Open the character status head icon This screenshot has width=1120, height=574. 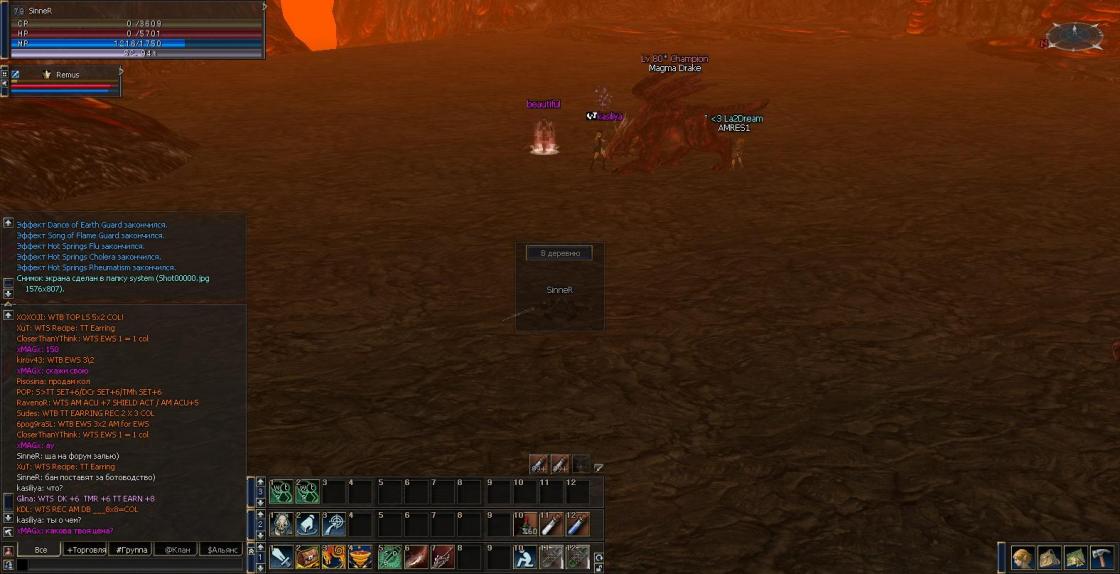[1022, 557]
